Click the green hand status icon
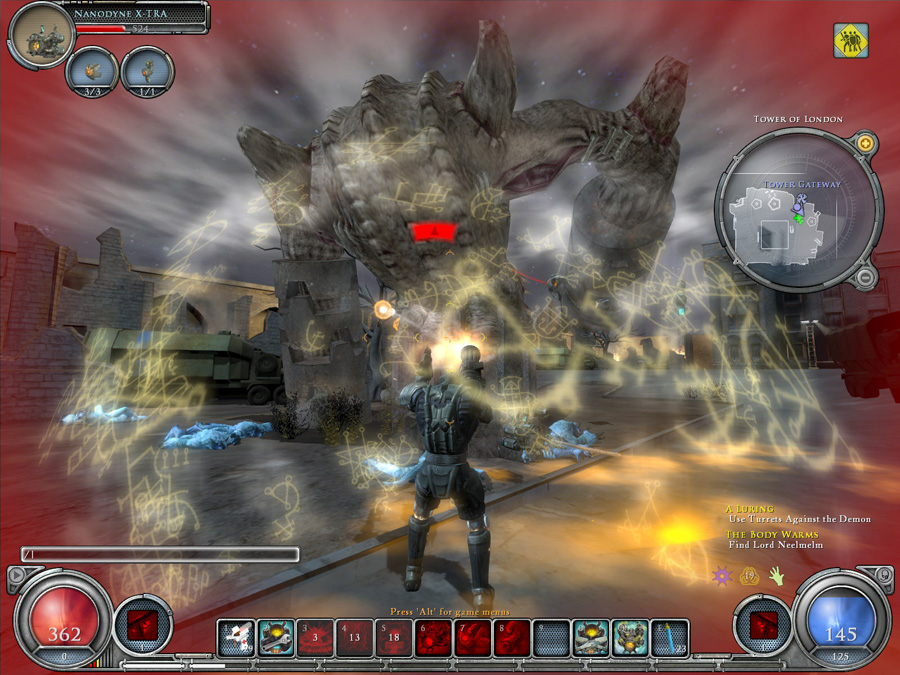Viewport: 900px width, 675px height. pos(776,576)
